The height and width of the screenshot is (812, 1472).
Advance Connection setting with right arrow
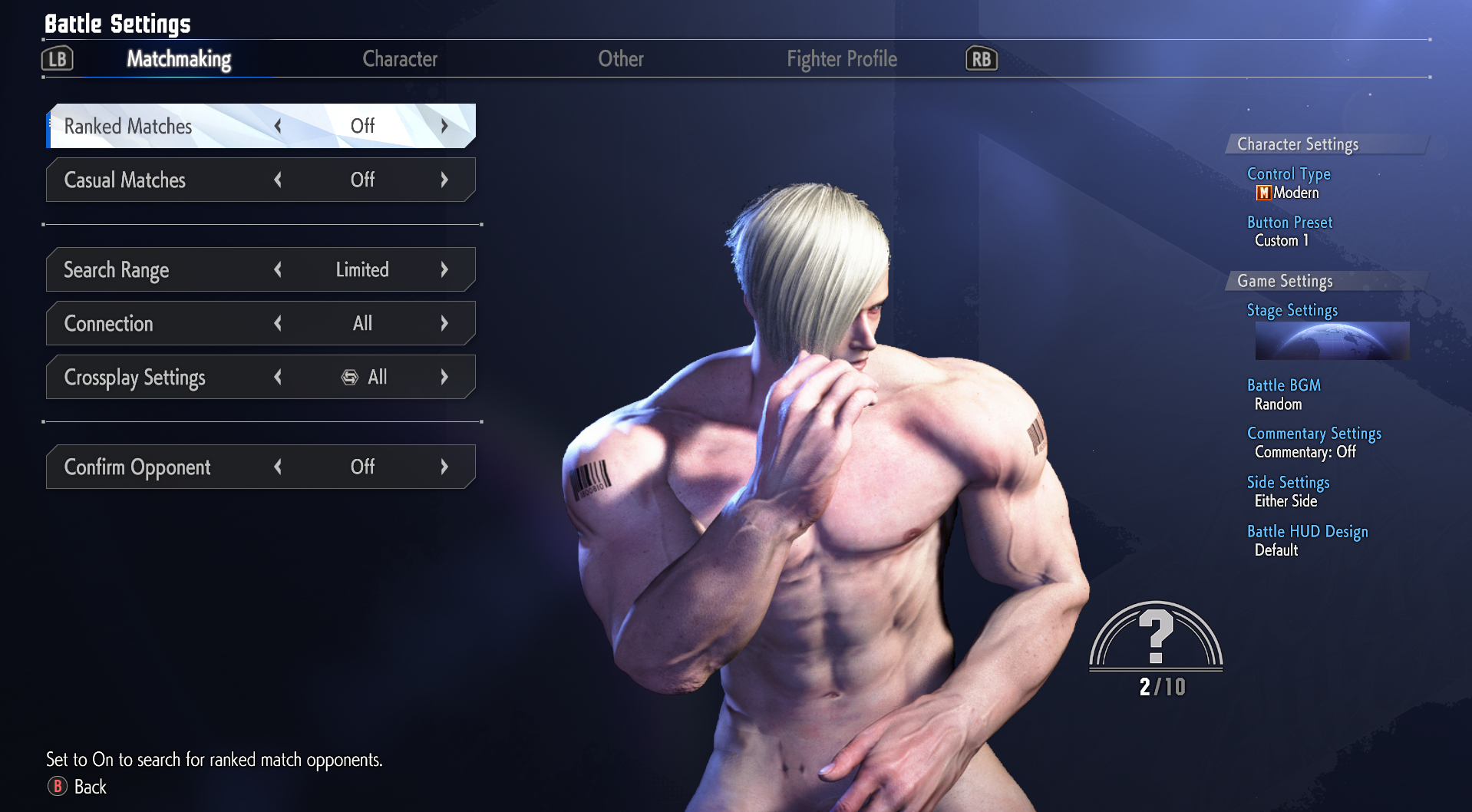pos(444,323)
